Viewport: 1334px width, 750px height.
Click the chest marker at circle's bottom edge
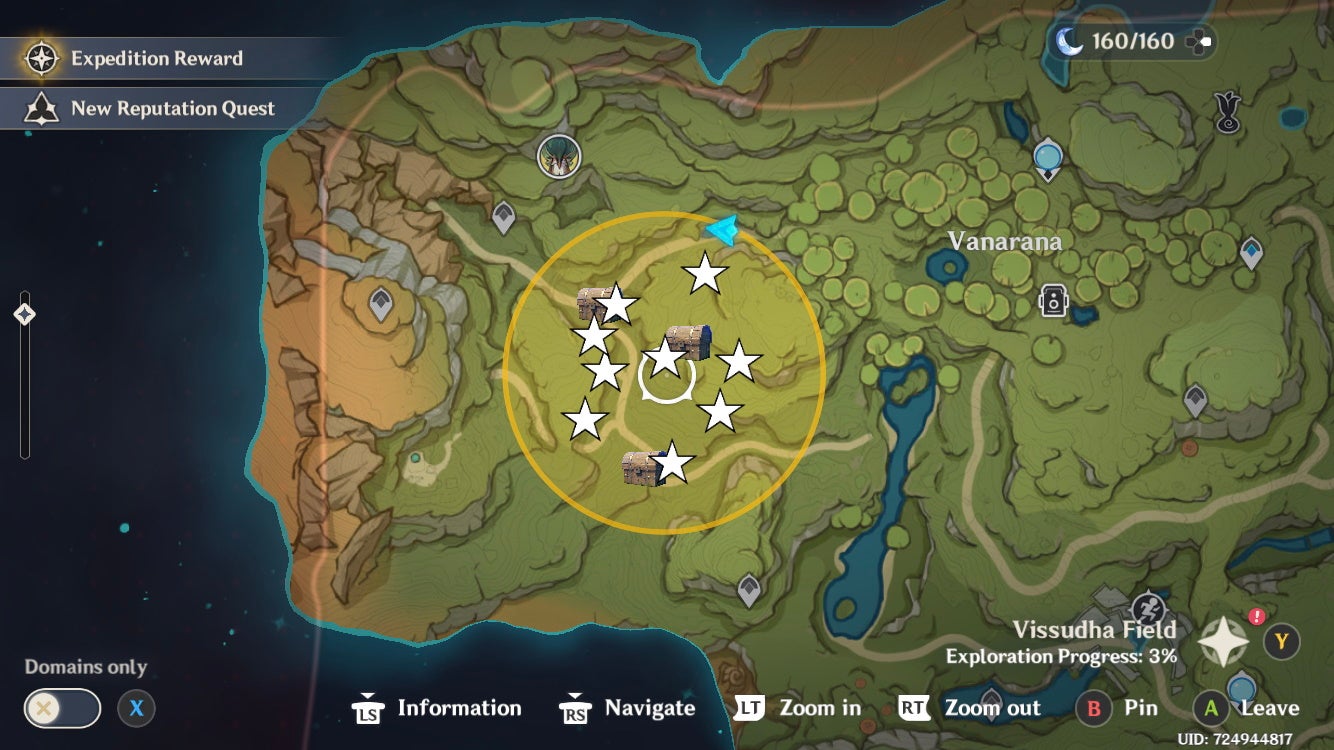[640, 468]
